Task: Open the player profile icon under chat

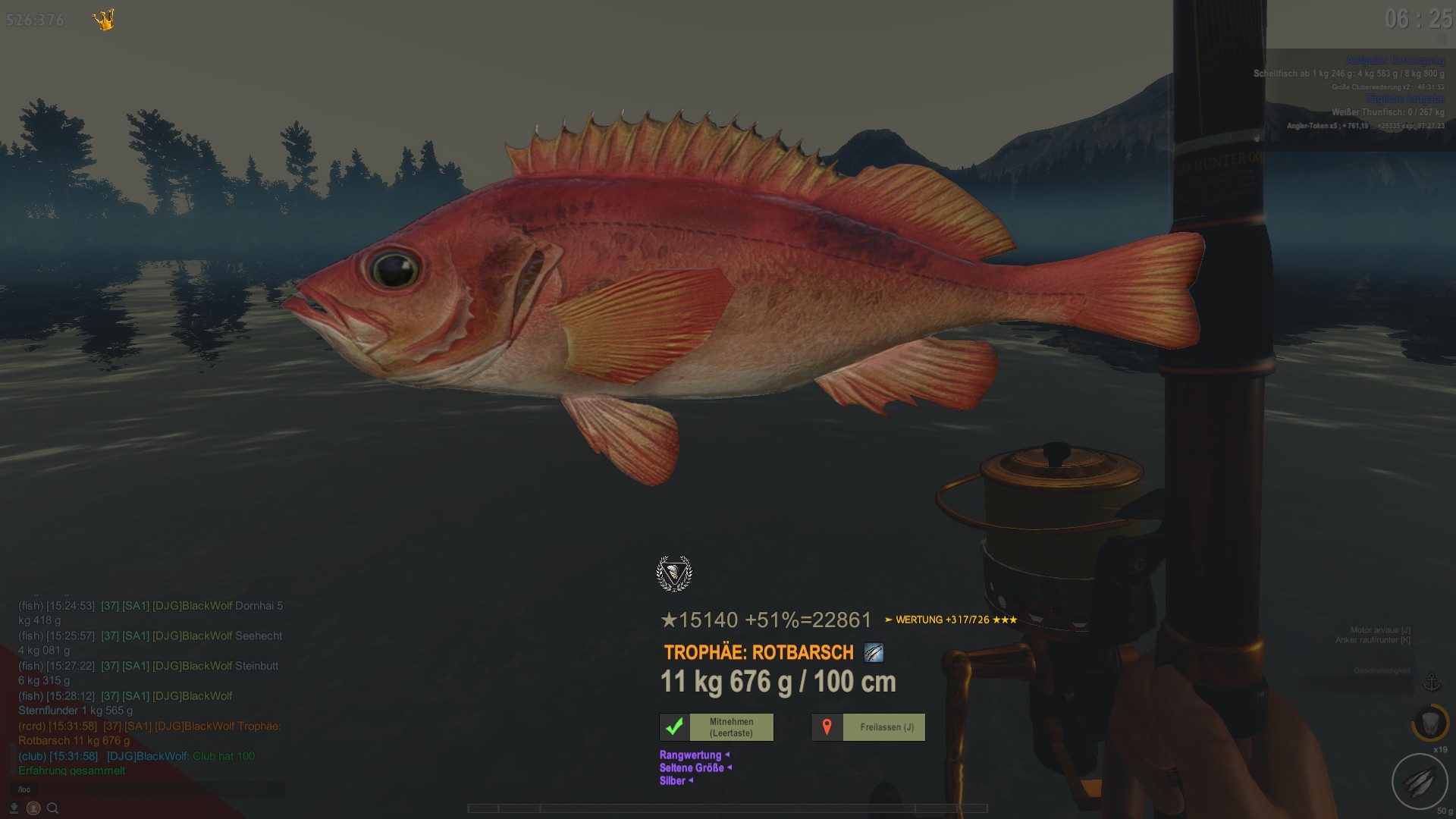Action: [x=34, y=808]
